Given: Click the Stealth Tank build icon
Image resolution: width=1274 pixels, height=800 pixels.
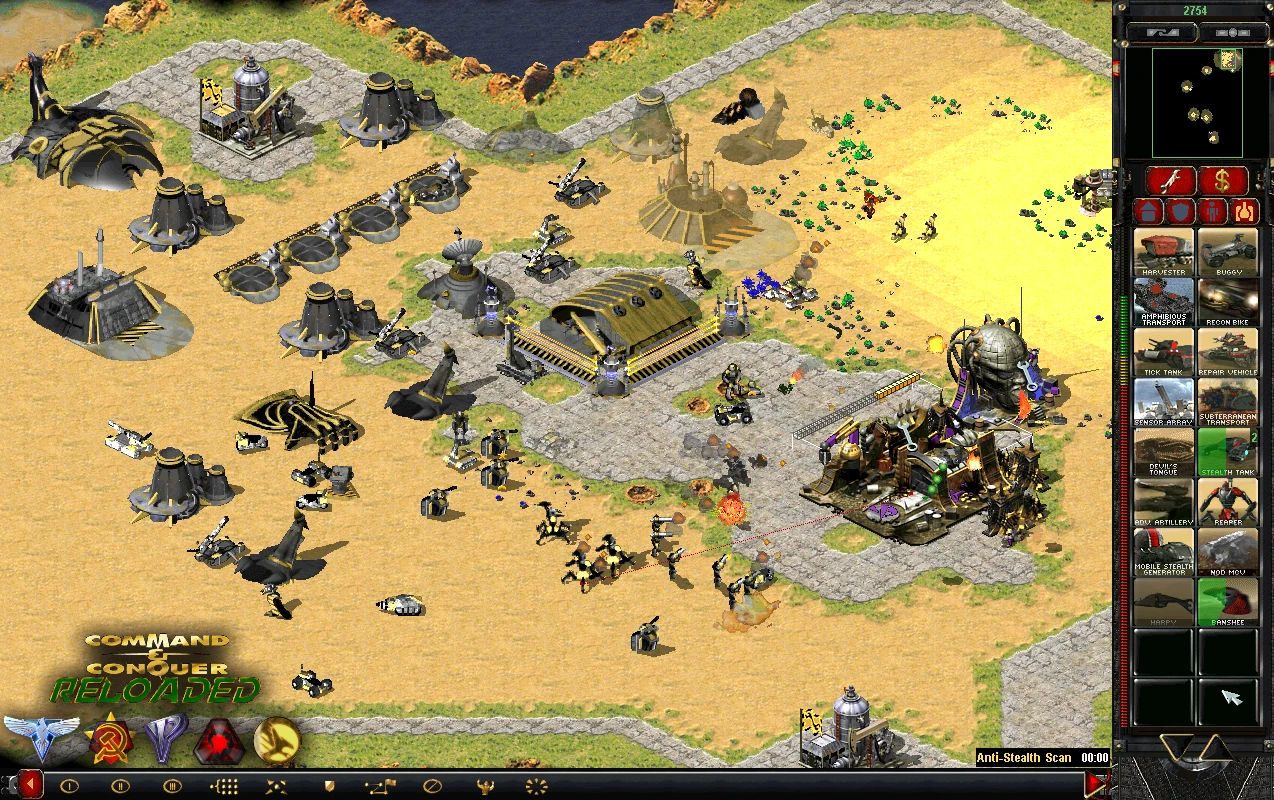Looking at the screenshot, I should [1228, 452].
